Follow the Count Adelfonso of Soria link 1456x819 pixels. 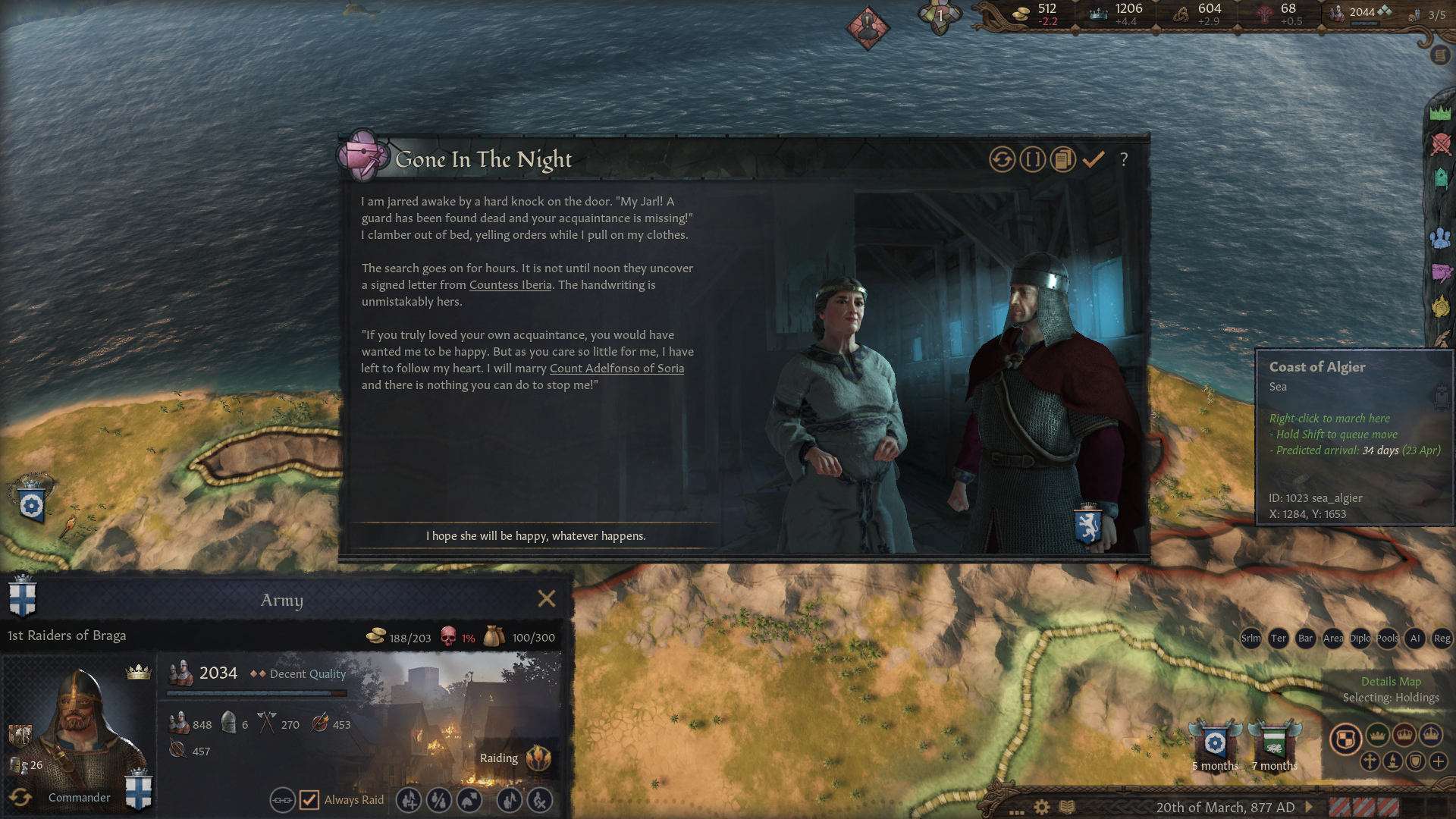[x=617, y=369]
